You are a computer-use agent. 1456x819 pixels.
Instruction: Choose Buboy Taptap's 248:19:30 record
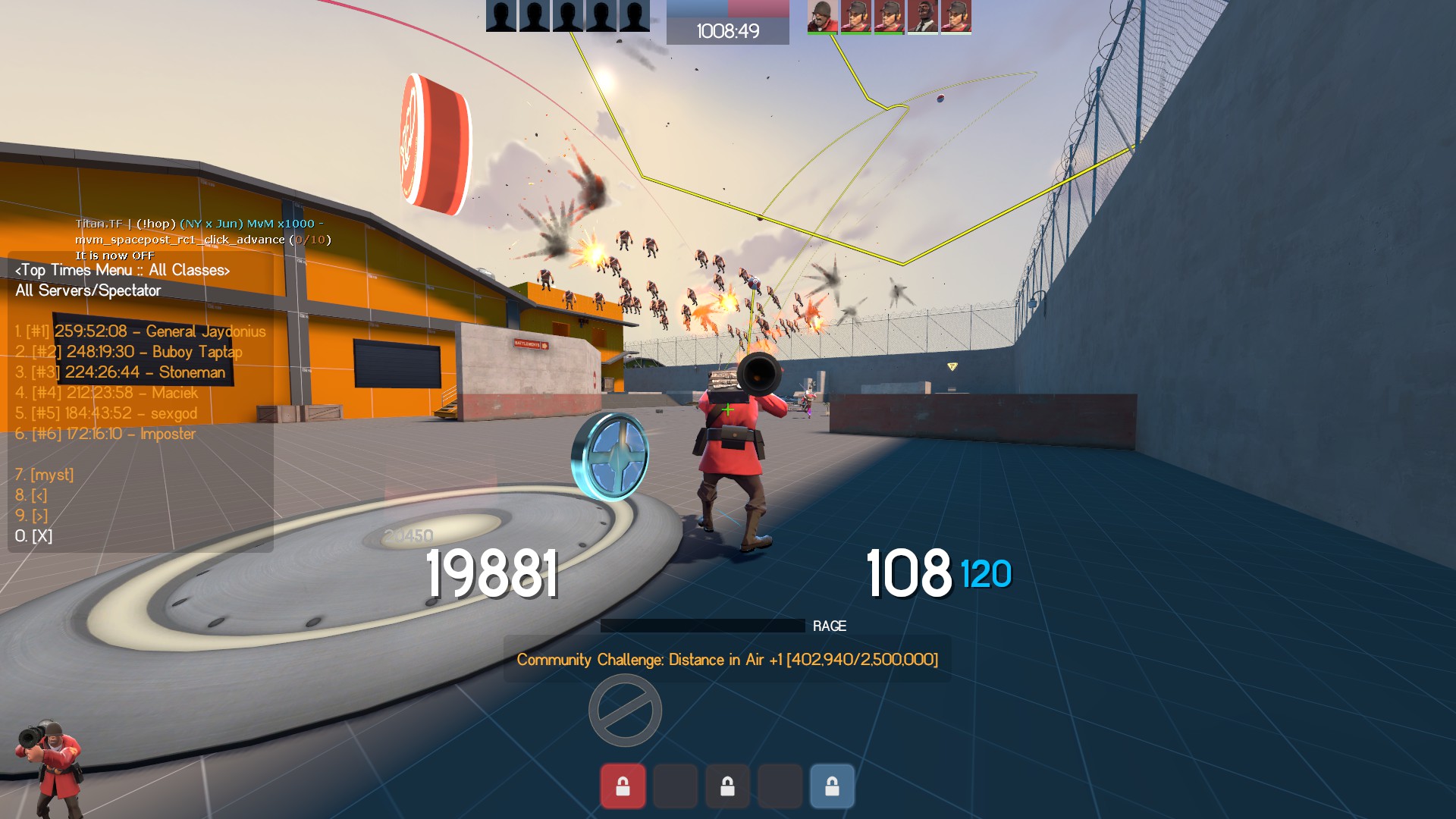coord(129,352)
